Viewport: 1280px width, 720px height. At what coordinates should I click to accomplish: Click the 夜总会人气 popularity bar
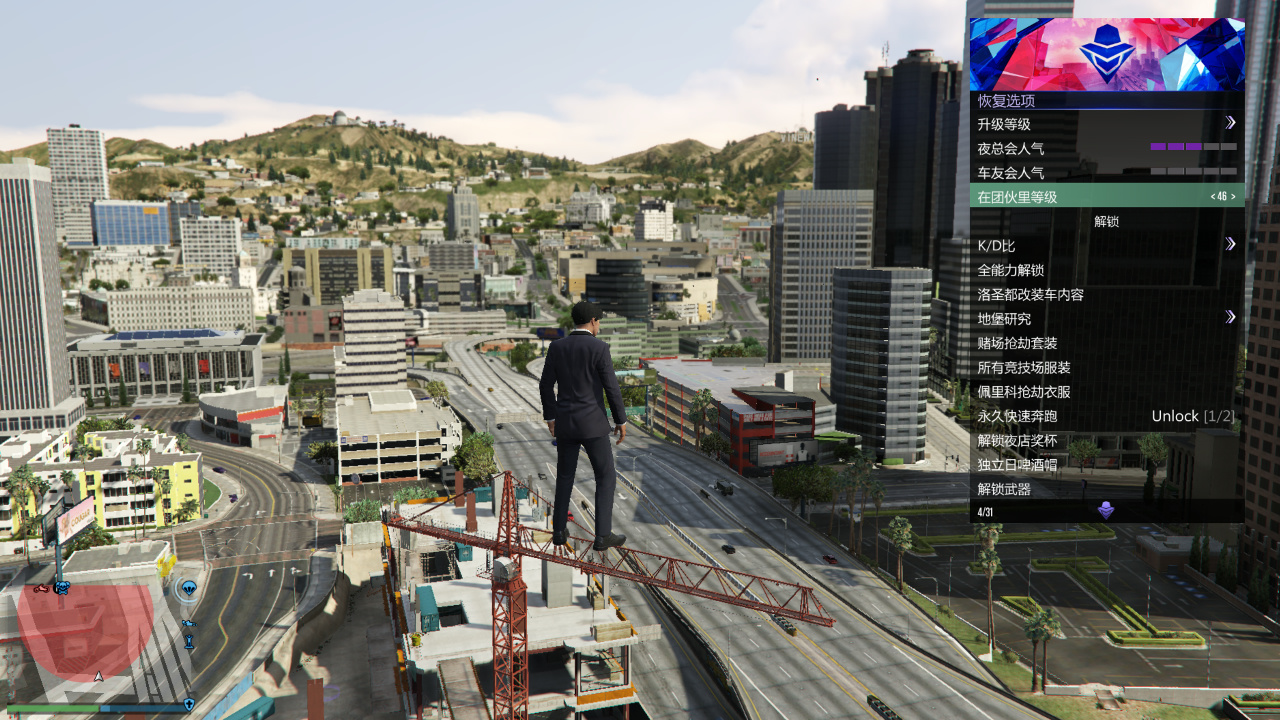1195,148
